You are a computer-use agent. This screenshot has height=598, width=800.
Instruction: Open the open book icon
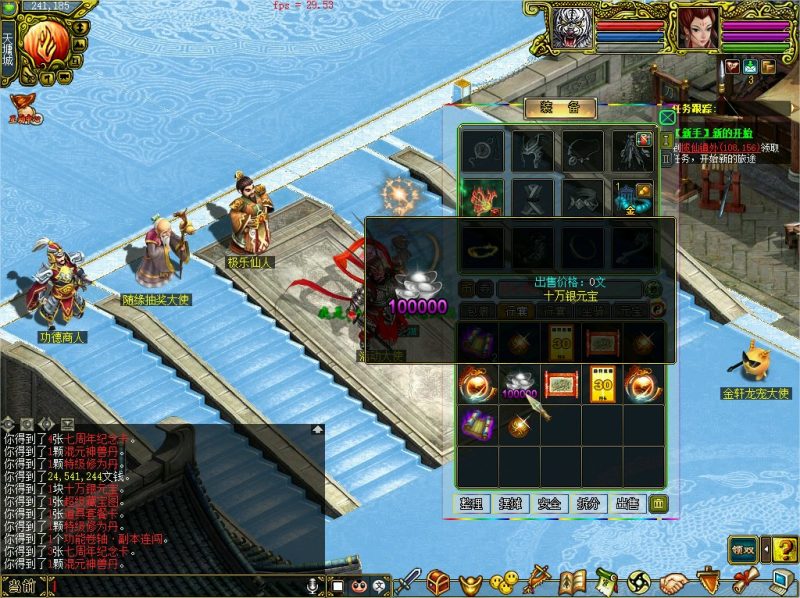(571, 581)
